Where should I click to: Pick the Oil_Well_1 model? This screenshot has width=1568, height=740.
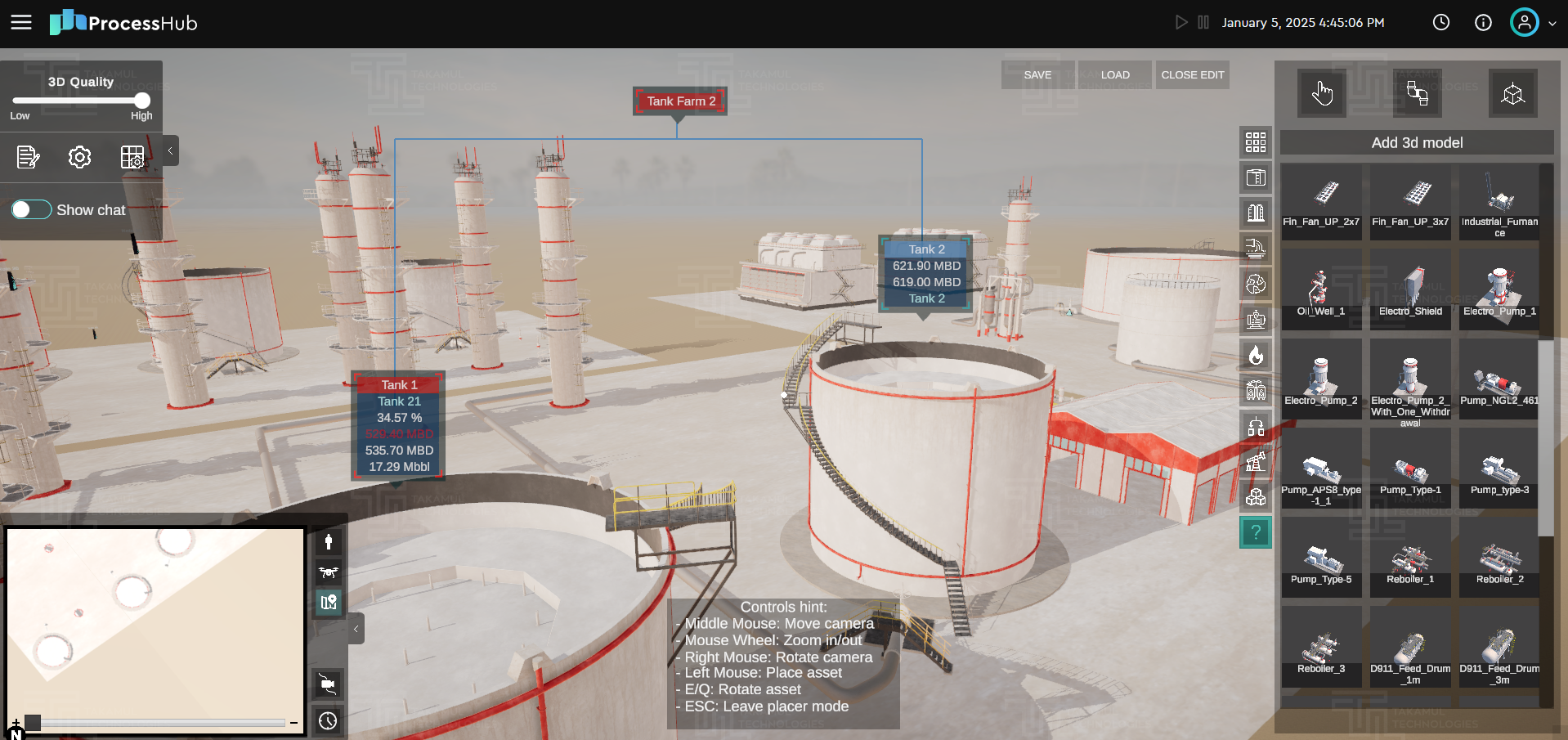[x=1321, y=289]
